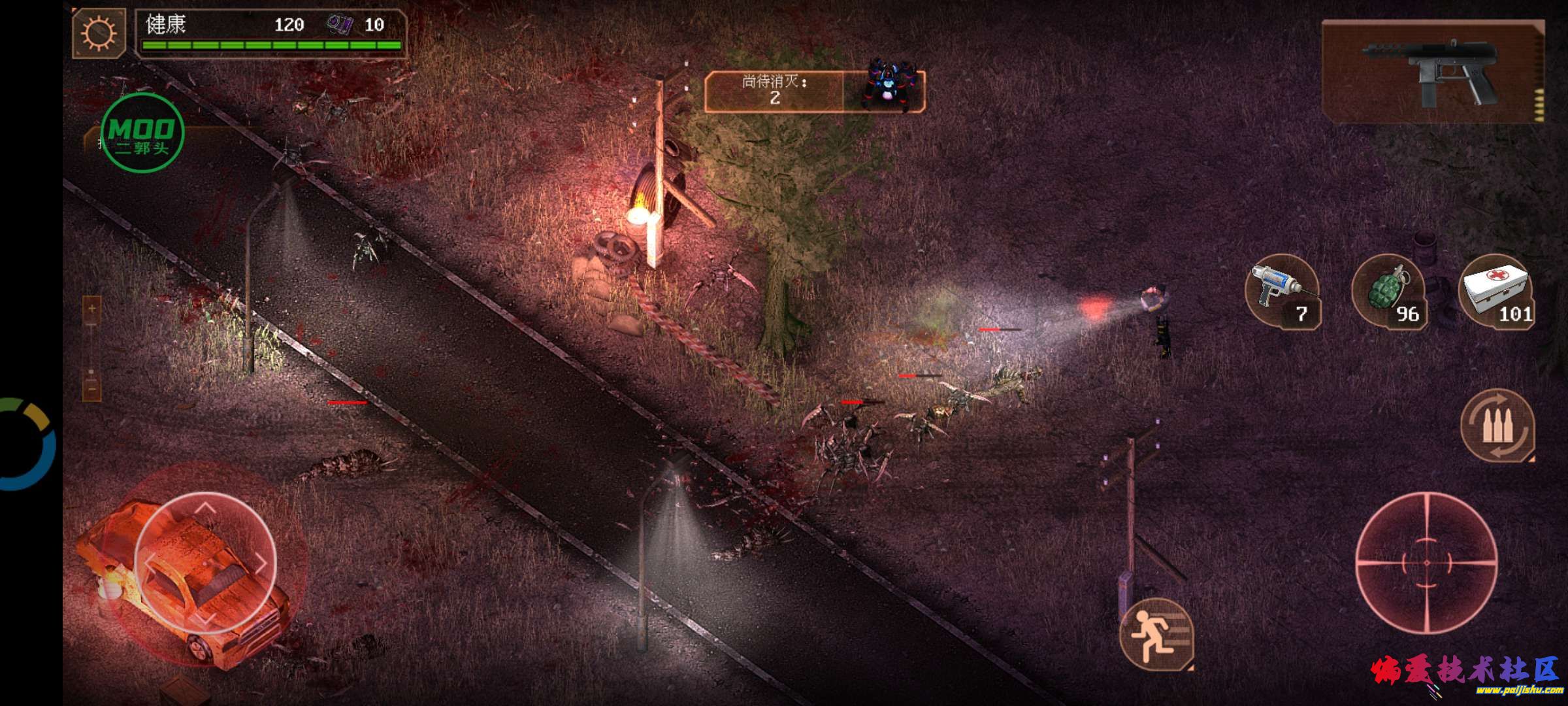Screen dimensions: 1568x706
Task: Zoom in with the plus button
Action: click(x=91, y=310)
